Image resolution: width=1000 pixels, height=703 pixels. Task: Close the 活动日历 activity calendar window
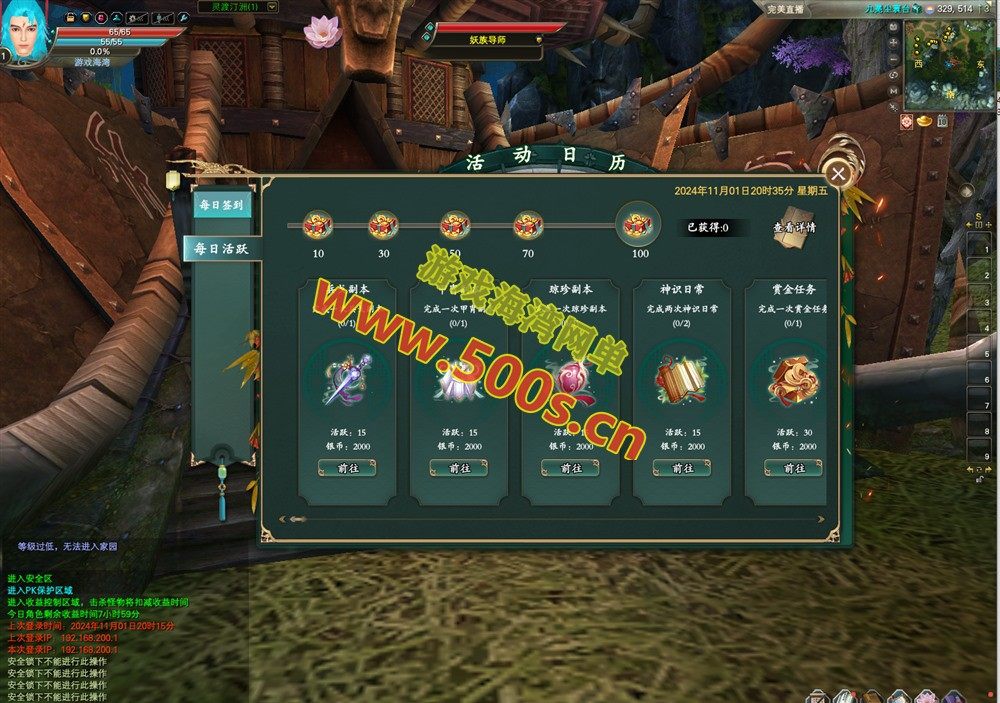pos(839,174)
